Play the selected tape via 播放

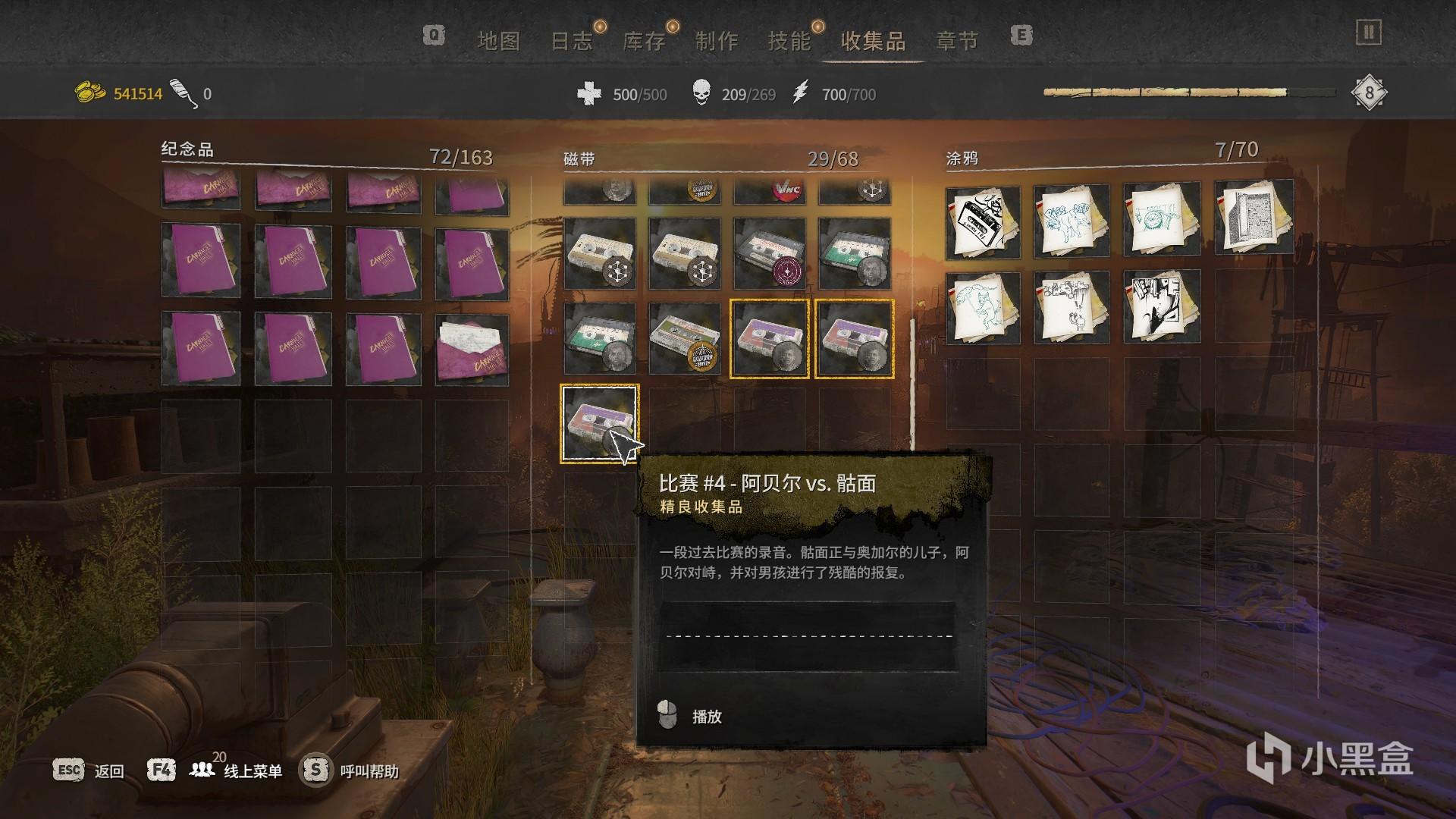tap(706, 717)
